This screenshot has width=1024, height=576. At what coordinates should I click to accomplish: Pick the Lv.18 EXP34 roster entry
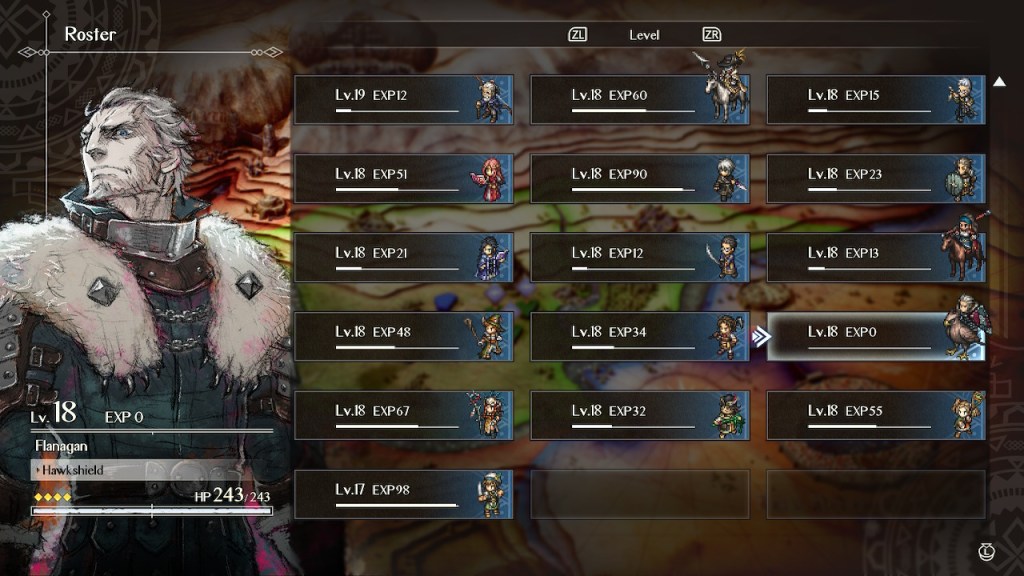pos(639,337)
